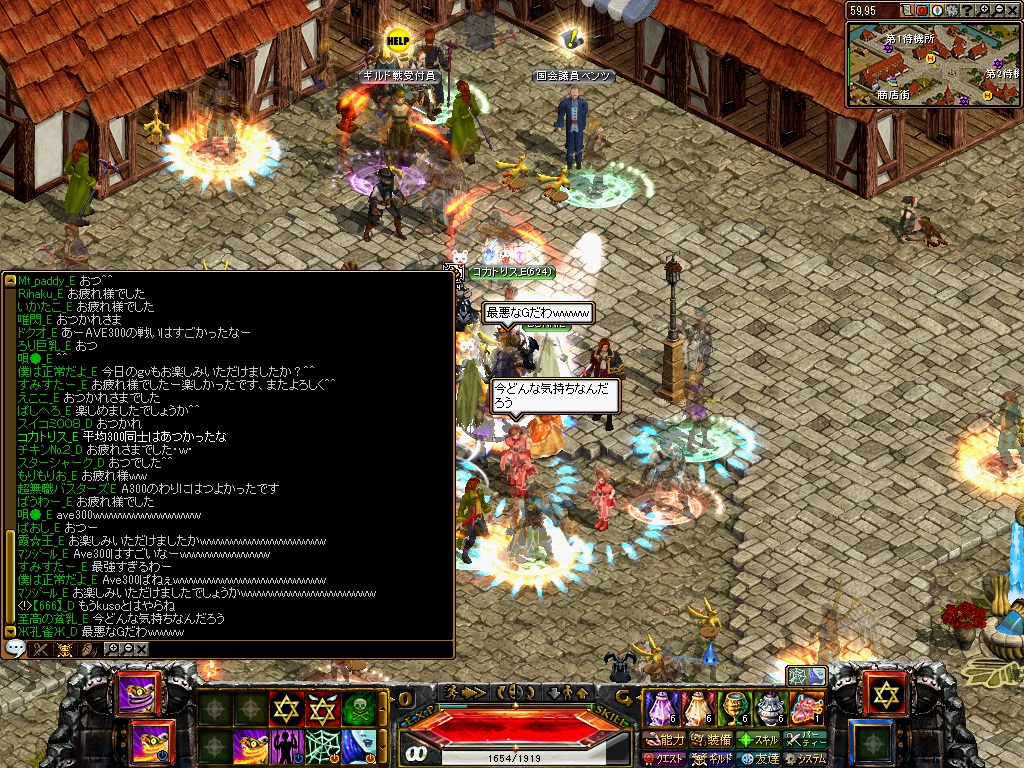Open the スキル (skills) window

click(759, 740)
